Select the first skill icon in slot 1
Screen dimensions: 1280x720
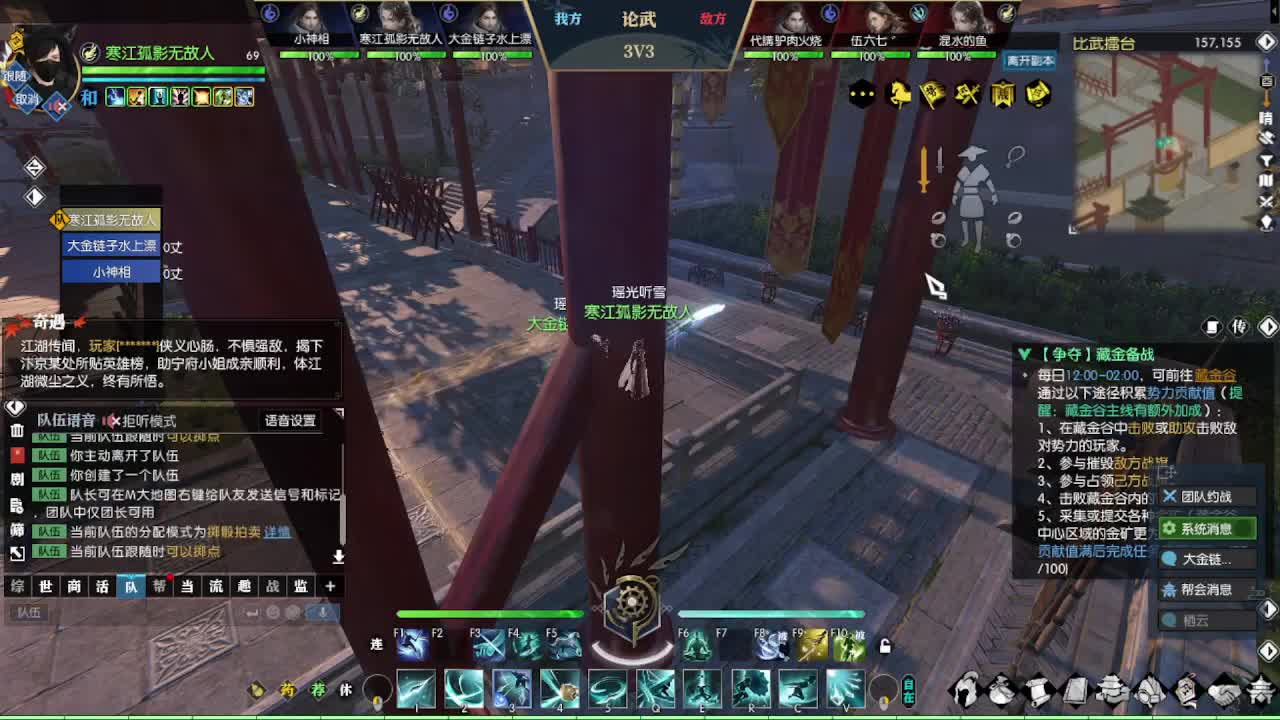(x=416, y=689)
